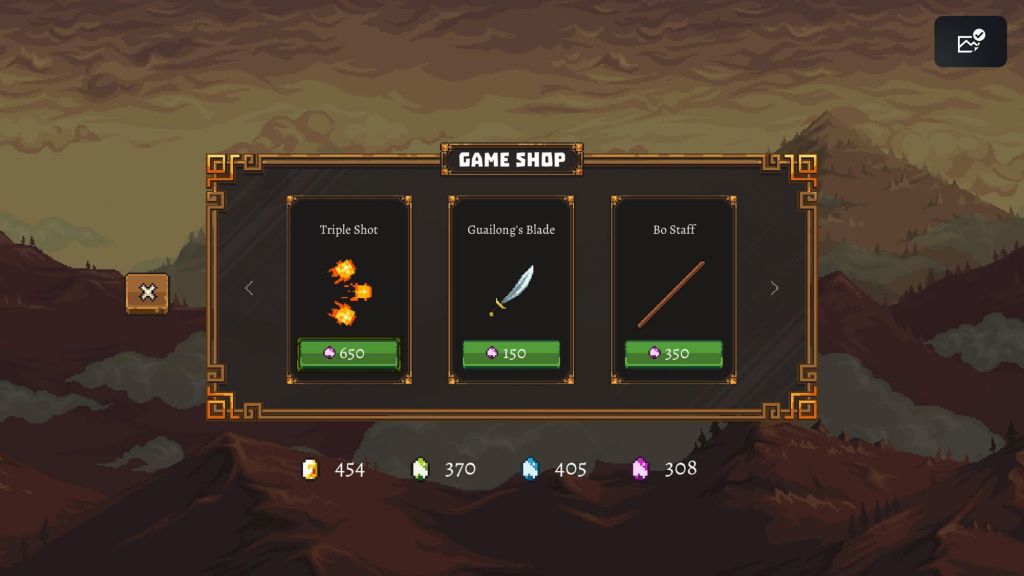Buy Triple Shot for 650 gems
The height and width of the screenshot is (576, 1024).
pyautogui.click(x=349, y=354)
